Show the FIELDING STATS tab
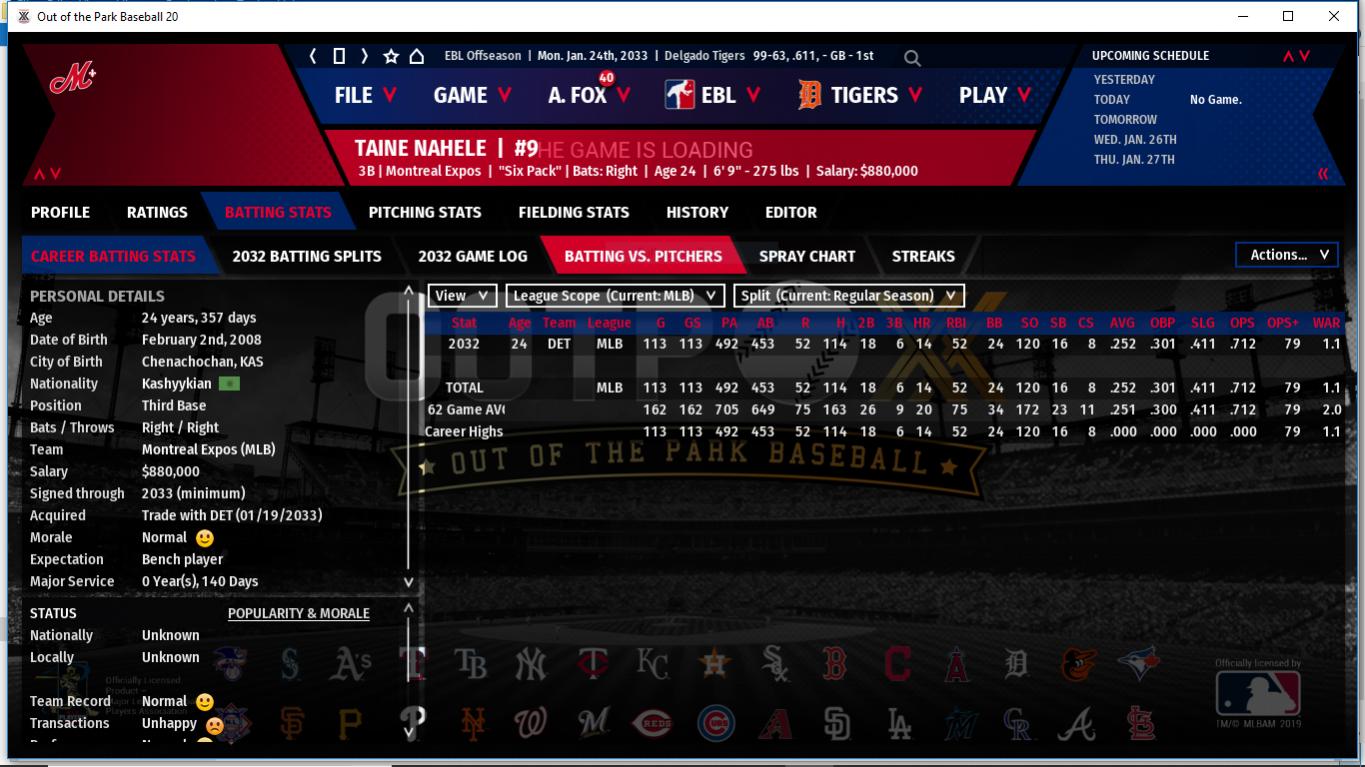Viewport: 1365px width, 767px height. pos(573,212)
